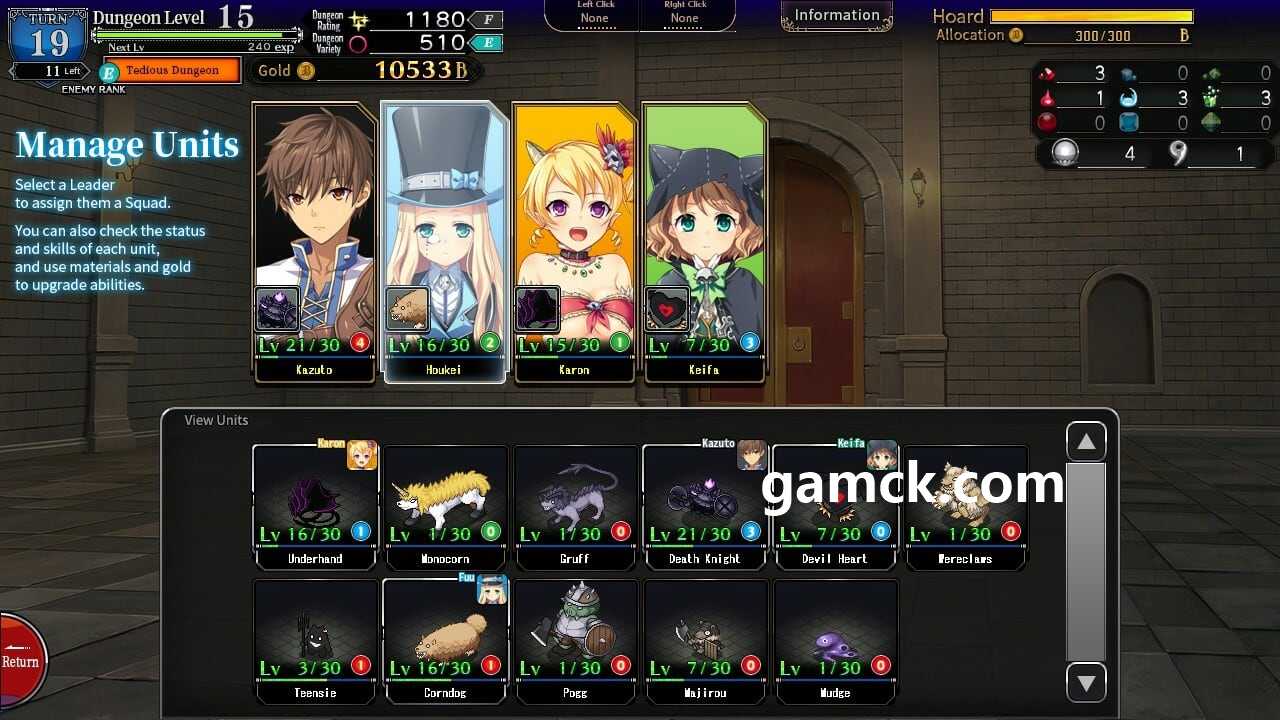Open the Information panel
The image size is (1280, 720).
click(x=837, y=16)
